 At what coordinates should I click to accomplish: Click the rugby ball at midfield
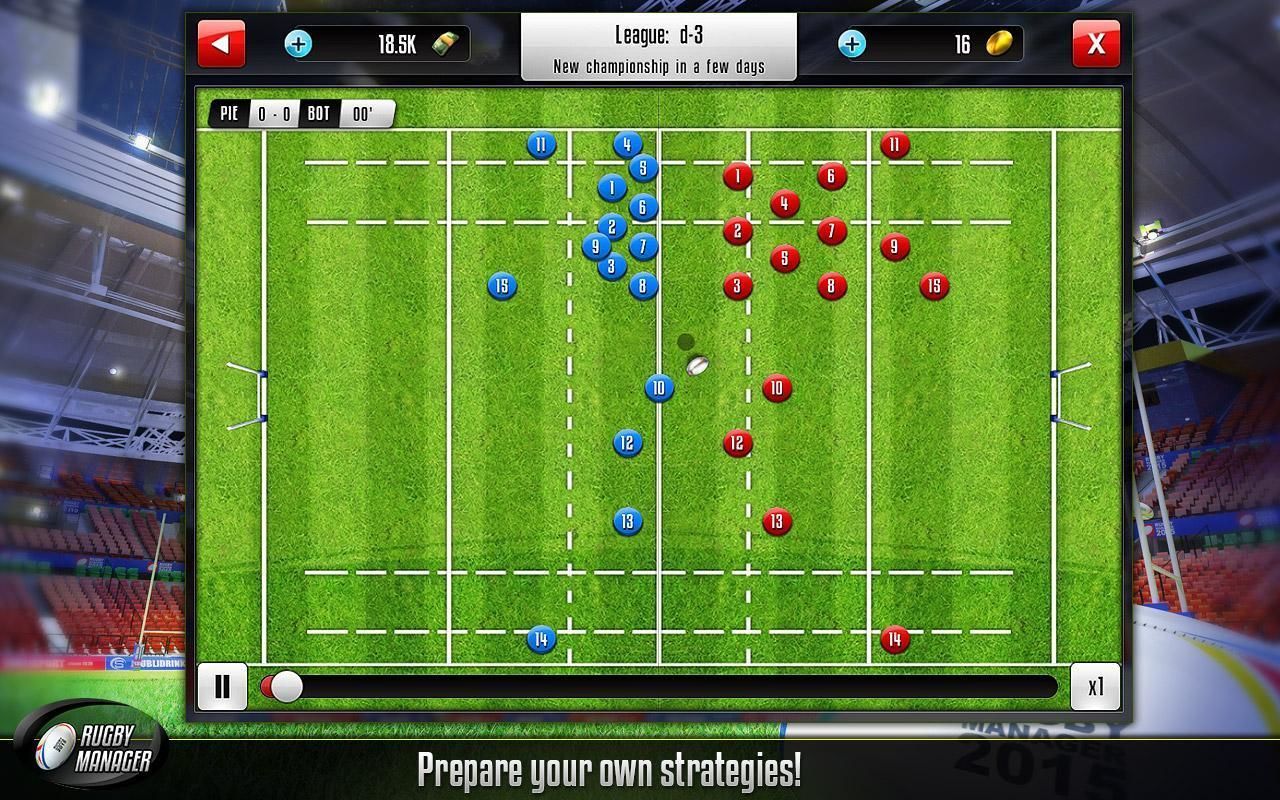697,365
